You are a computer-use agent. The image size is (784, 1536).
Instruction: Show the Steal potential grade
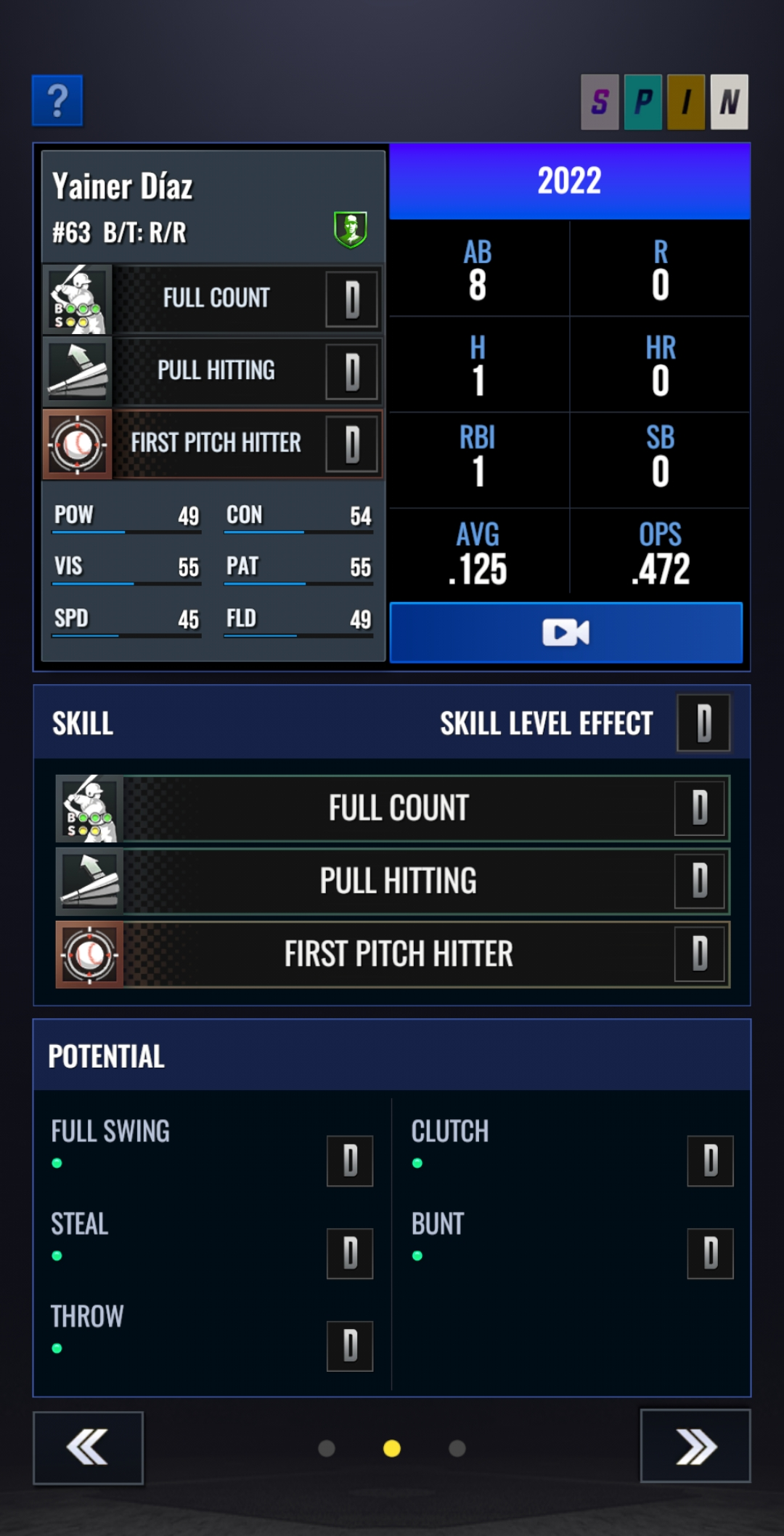point(350,1253)
